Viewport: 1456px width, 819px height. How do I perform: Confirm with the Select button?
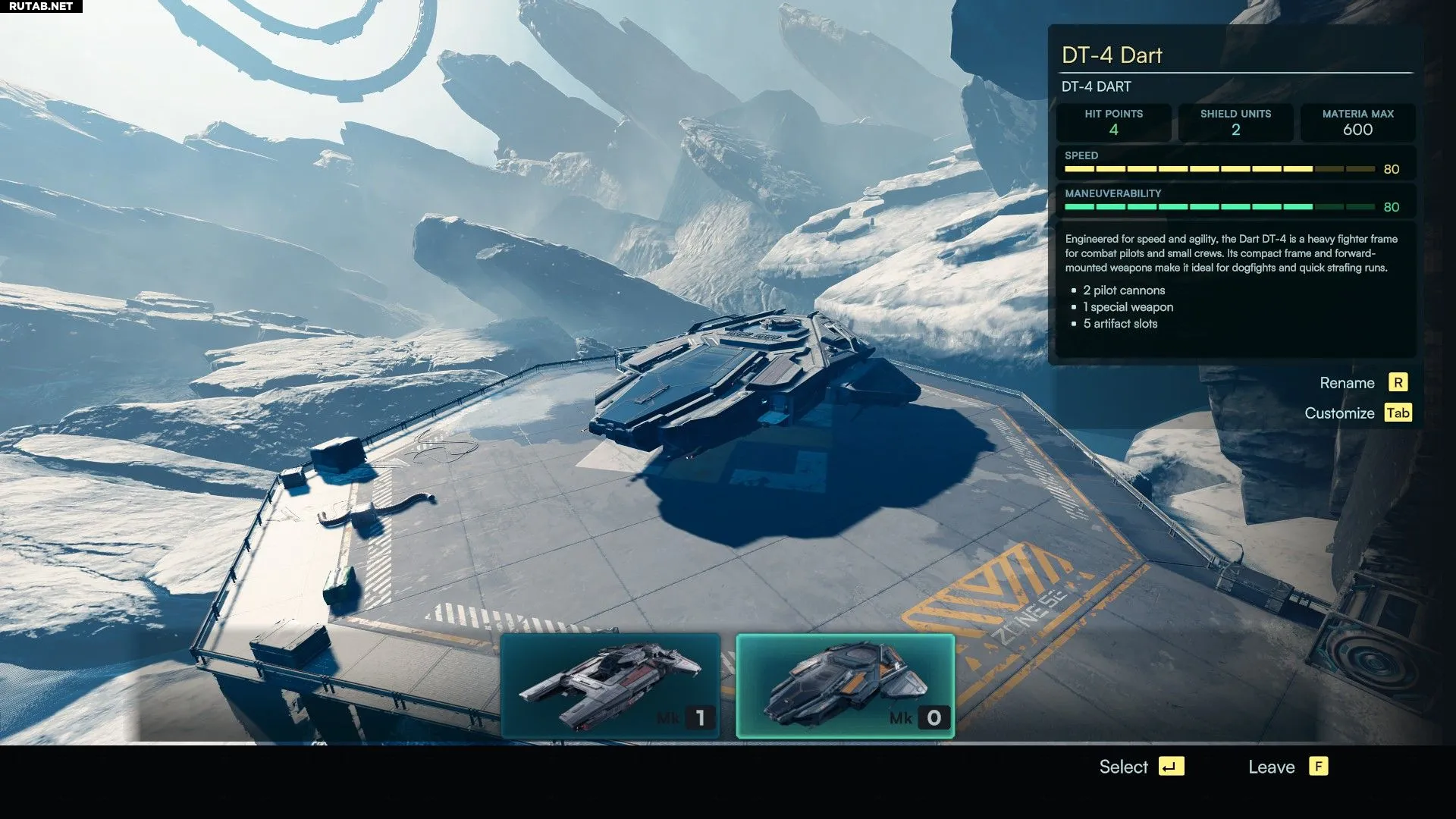[1141, 767]
